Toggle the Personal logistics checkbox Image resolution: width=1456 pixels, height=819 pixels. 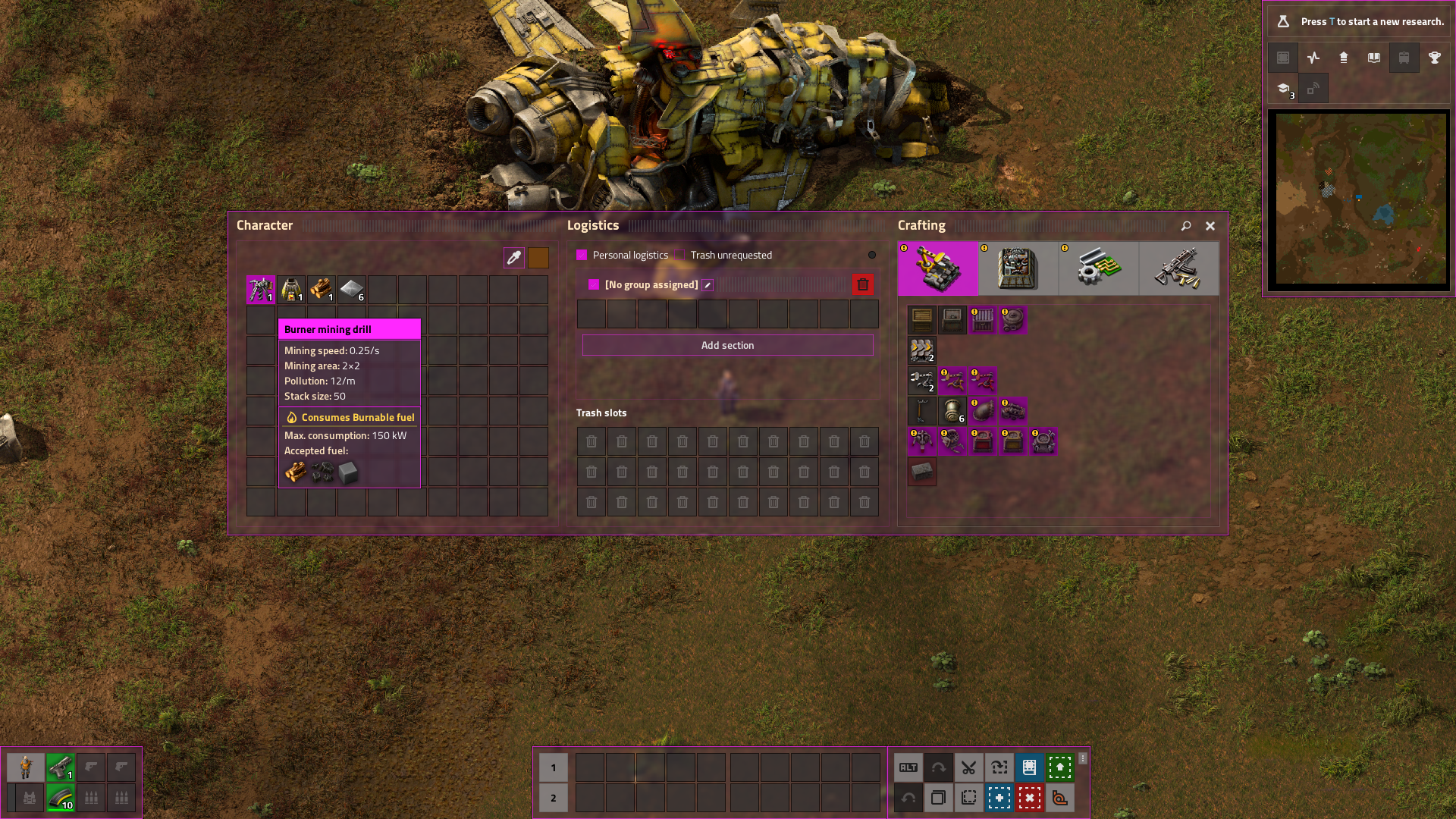(582, 256)
